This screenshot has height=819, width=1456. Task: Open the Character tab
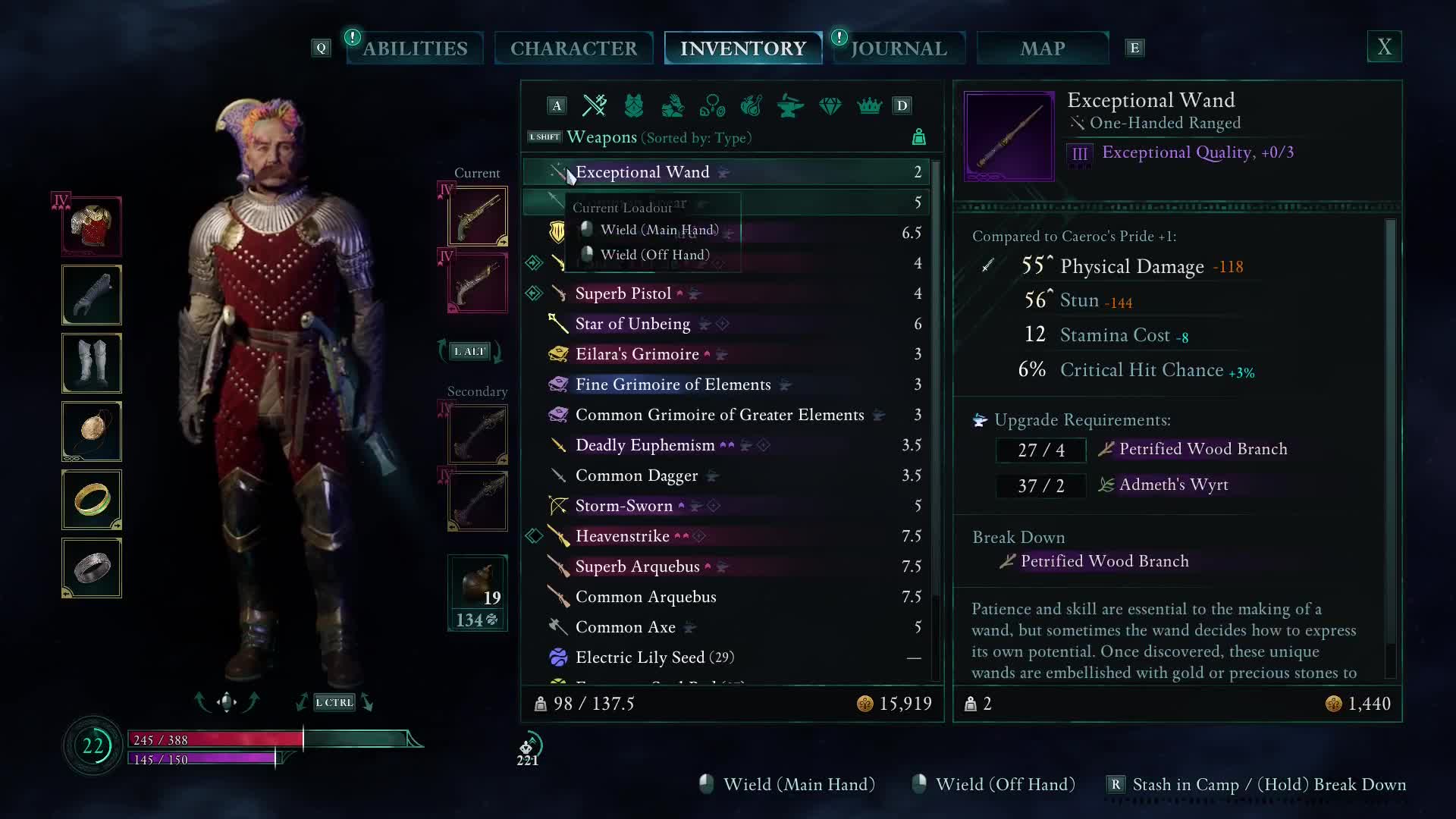[x=573, y=49]
